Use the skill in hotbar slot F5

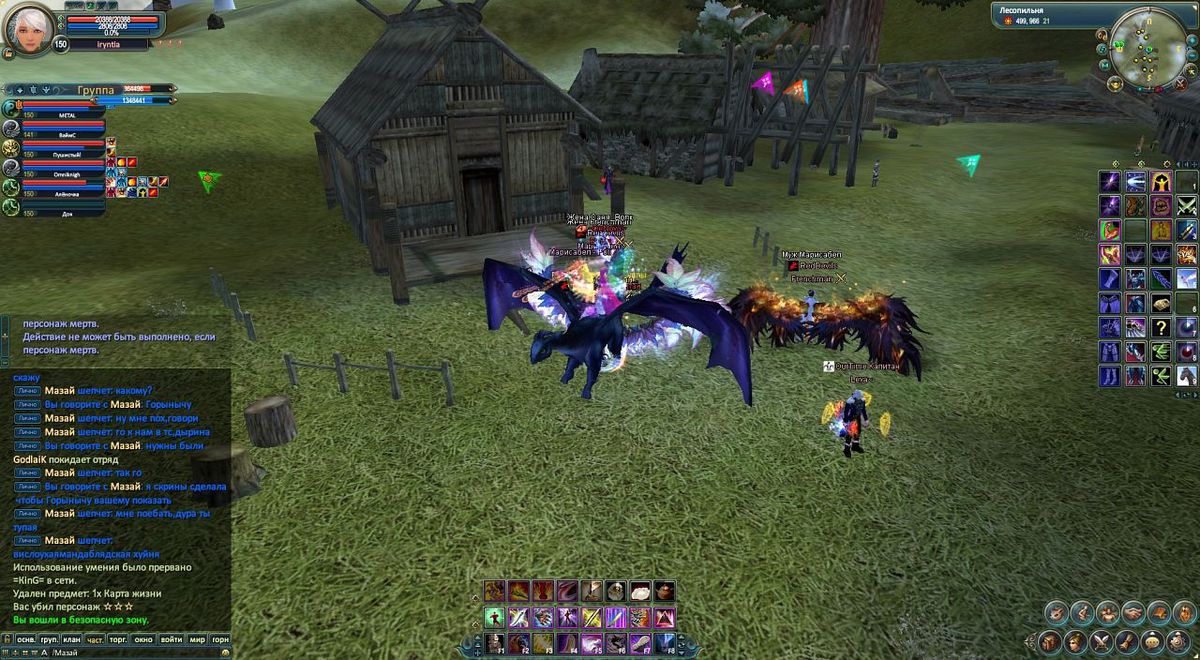(592, 643)
